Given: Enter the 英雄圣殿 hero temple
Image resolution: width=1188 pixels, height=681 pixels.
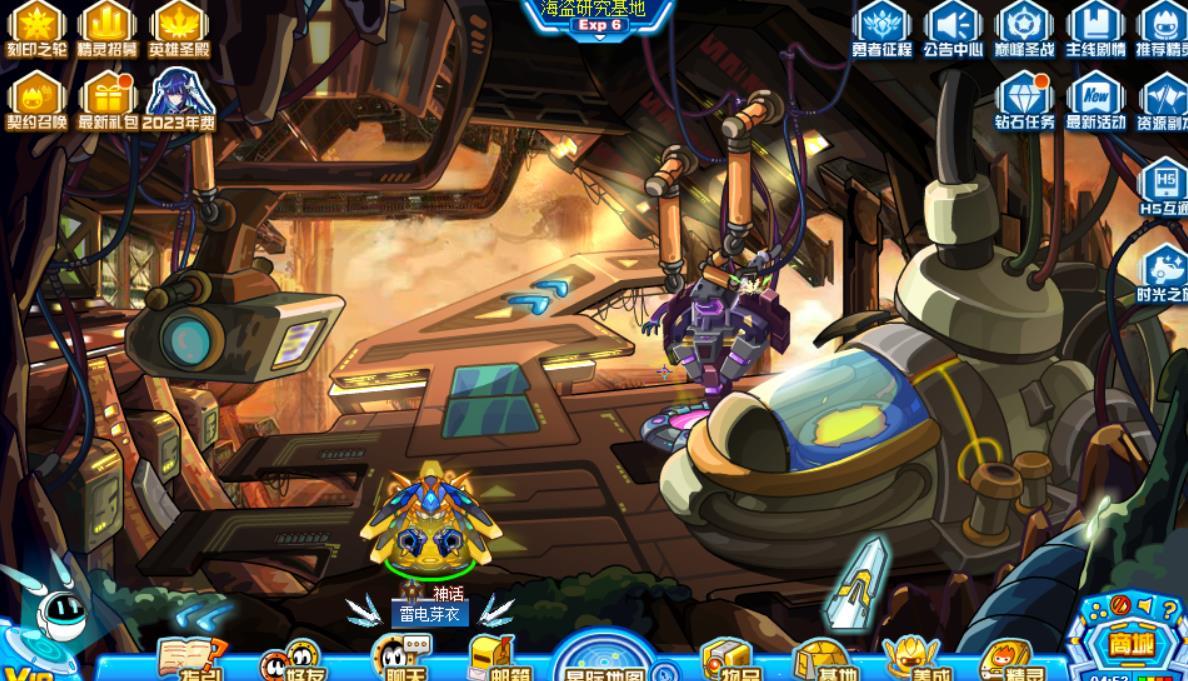Looking at the screenshot, I should pyautogui.click(x=178, y=24).
